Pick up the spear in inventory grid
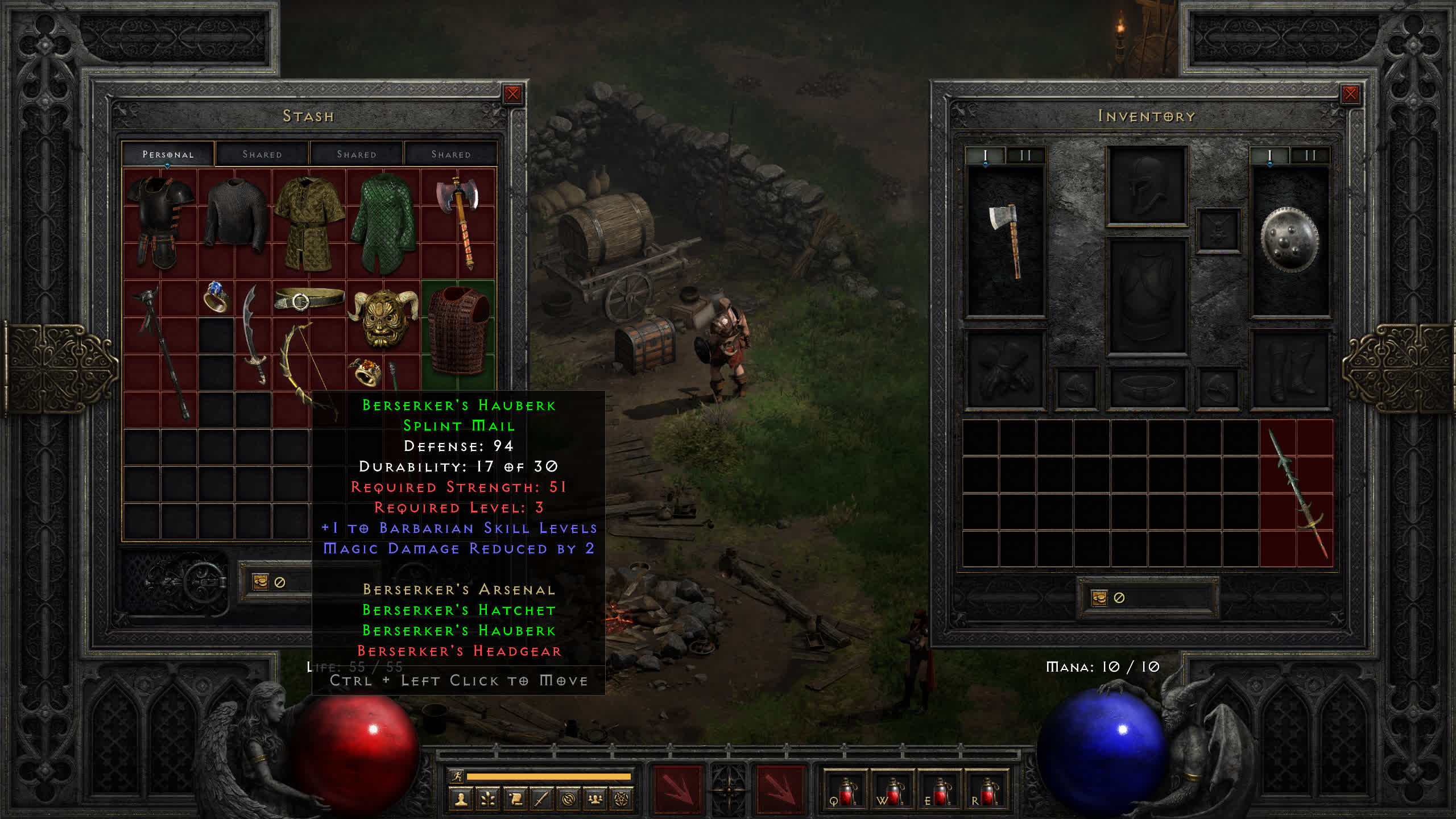The width and height of the screenshot is (1456, 819). tap(1297, 494)
